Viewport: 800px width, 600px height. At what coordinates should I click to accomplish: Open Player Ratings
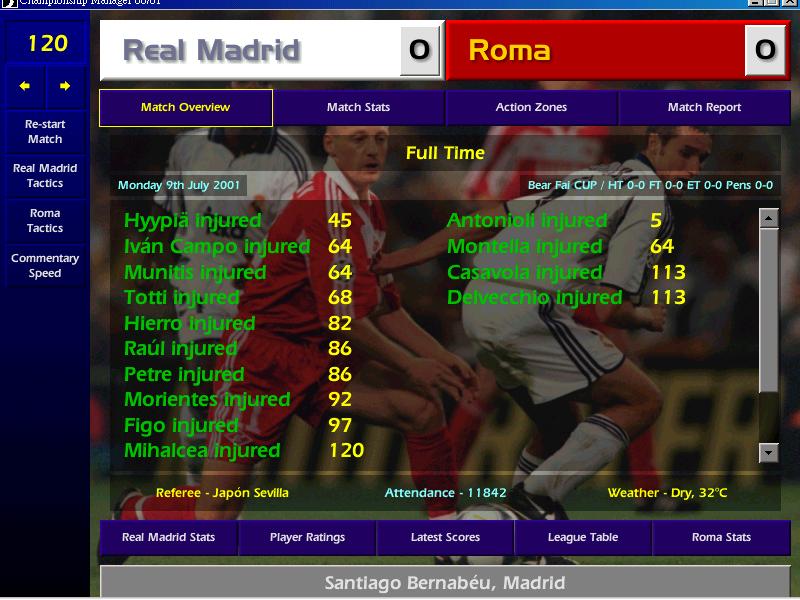tap(307, 538)
